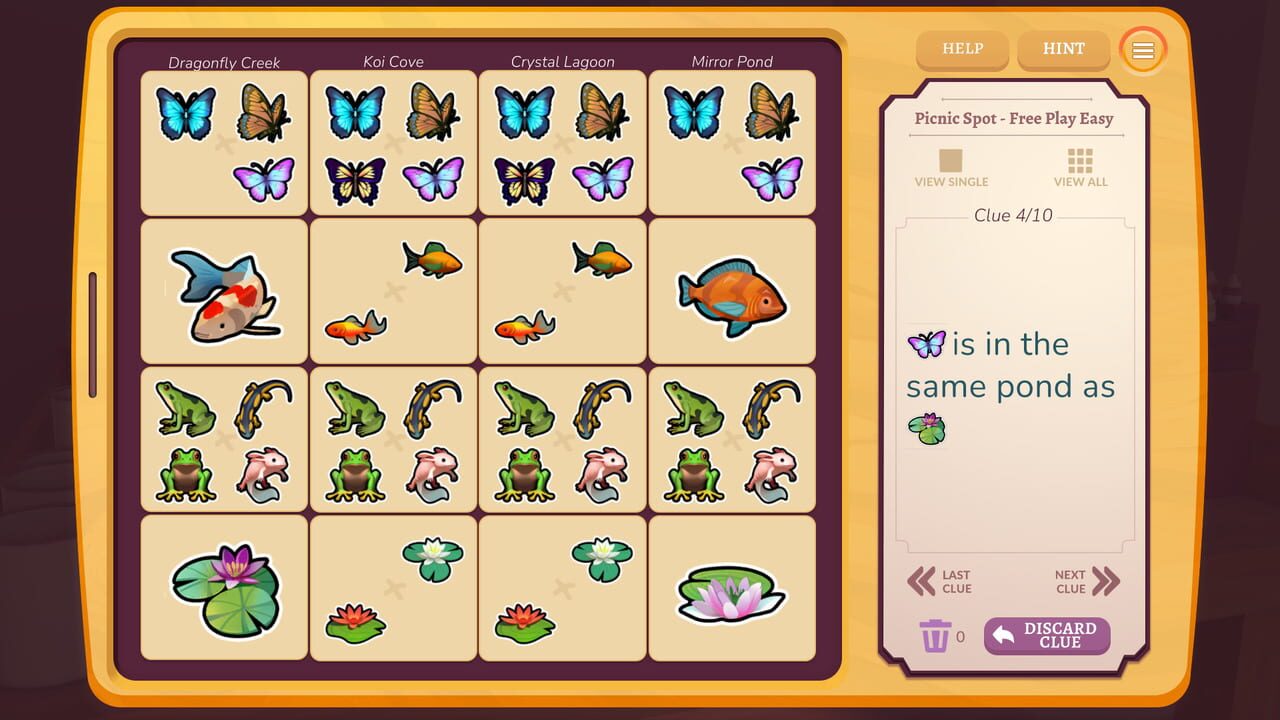Go back to the last clue

coord(940,579)
